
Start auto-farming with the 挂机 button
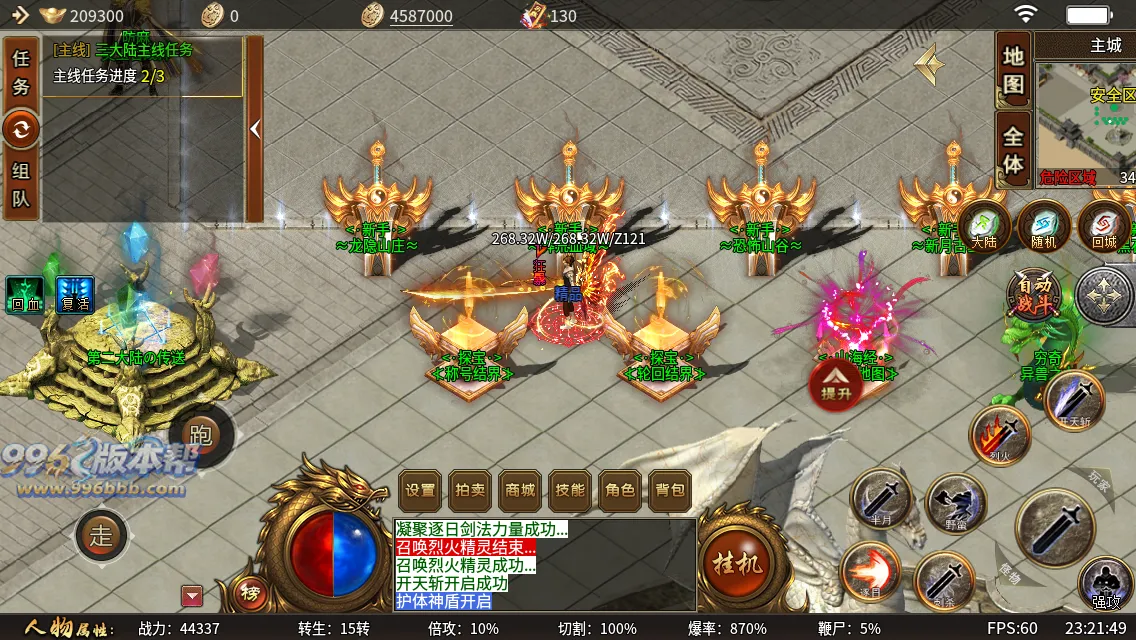coord(737,563)
